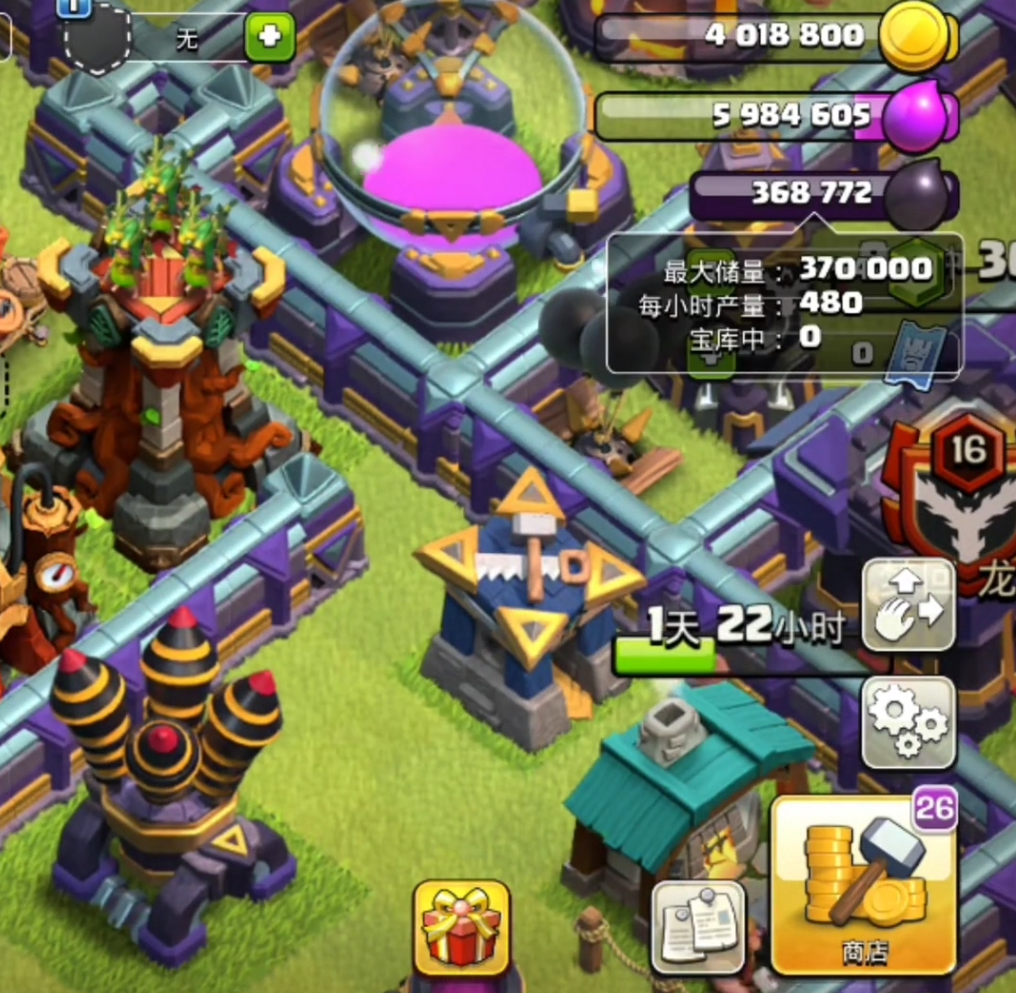Tap the gold coin resource icon

(x=914, y=36)
